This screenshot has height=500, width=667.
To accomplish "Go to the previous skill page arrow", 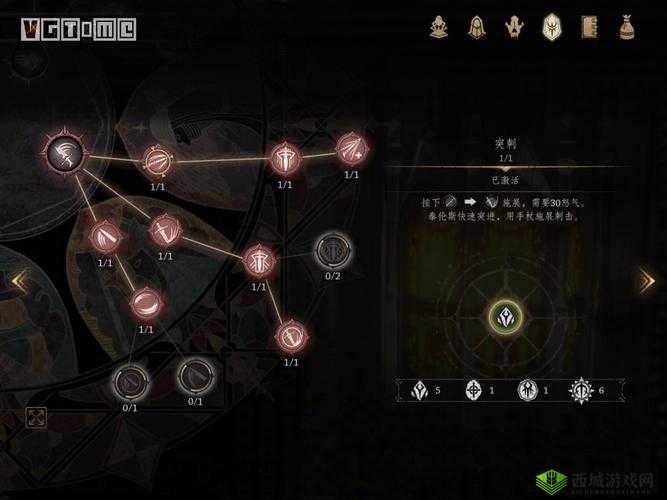I will (16, 282).
